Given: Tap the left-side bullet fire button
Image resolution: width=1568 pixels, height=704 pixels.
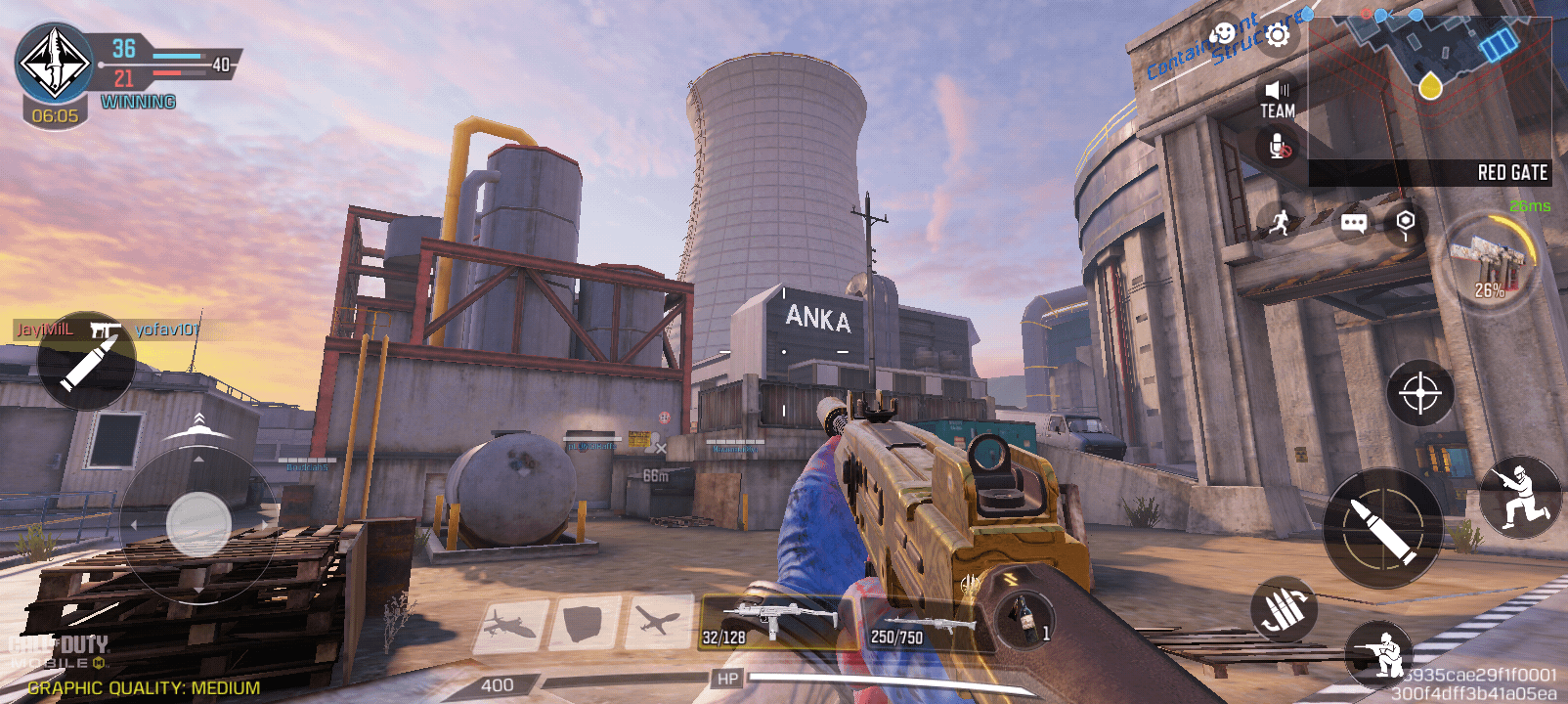Looking at the screenshot, I should [x=86, y=360].
